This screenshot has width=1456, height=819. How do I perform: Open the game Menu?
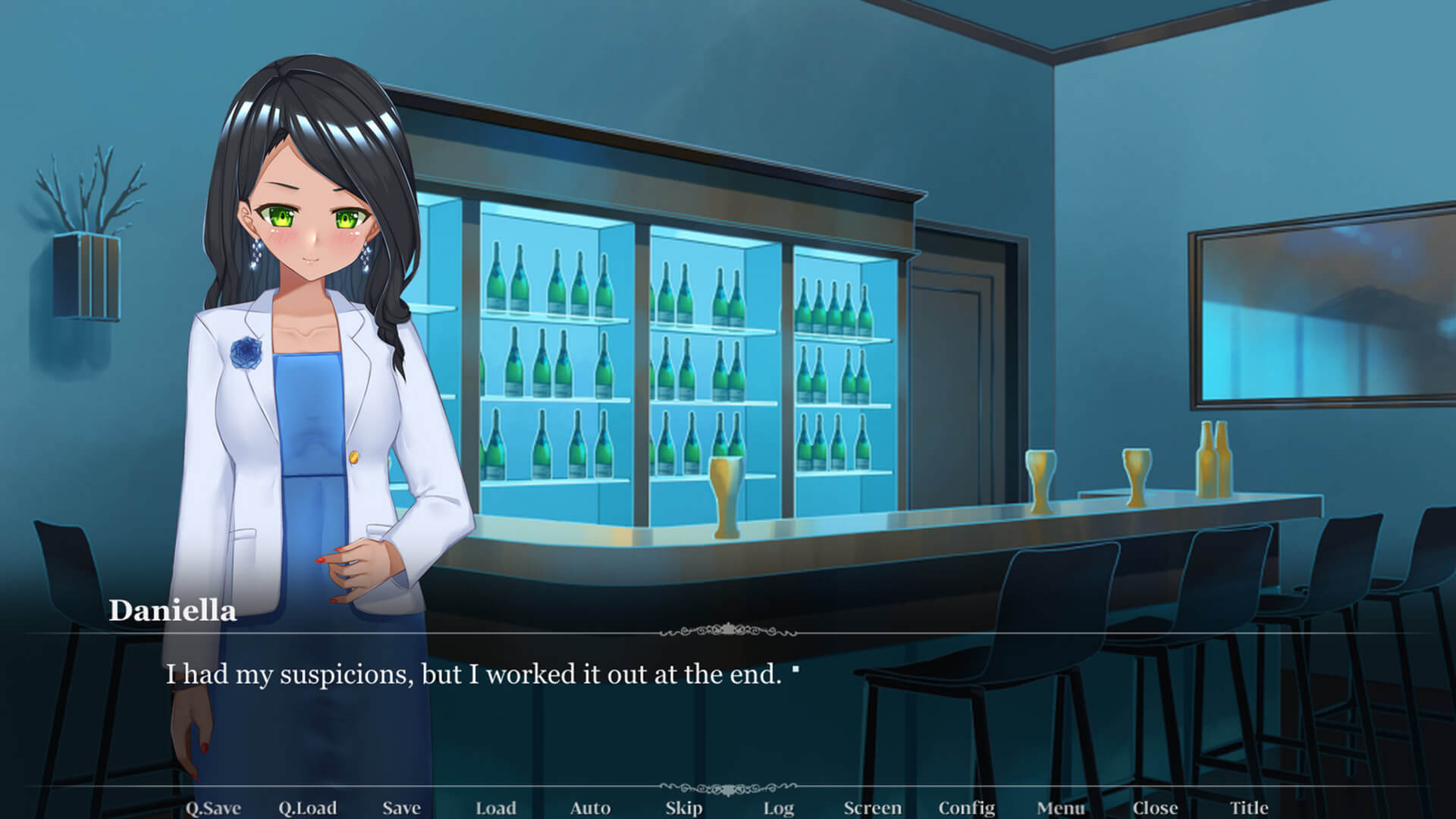(1061, 808)
